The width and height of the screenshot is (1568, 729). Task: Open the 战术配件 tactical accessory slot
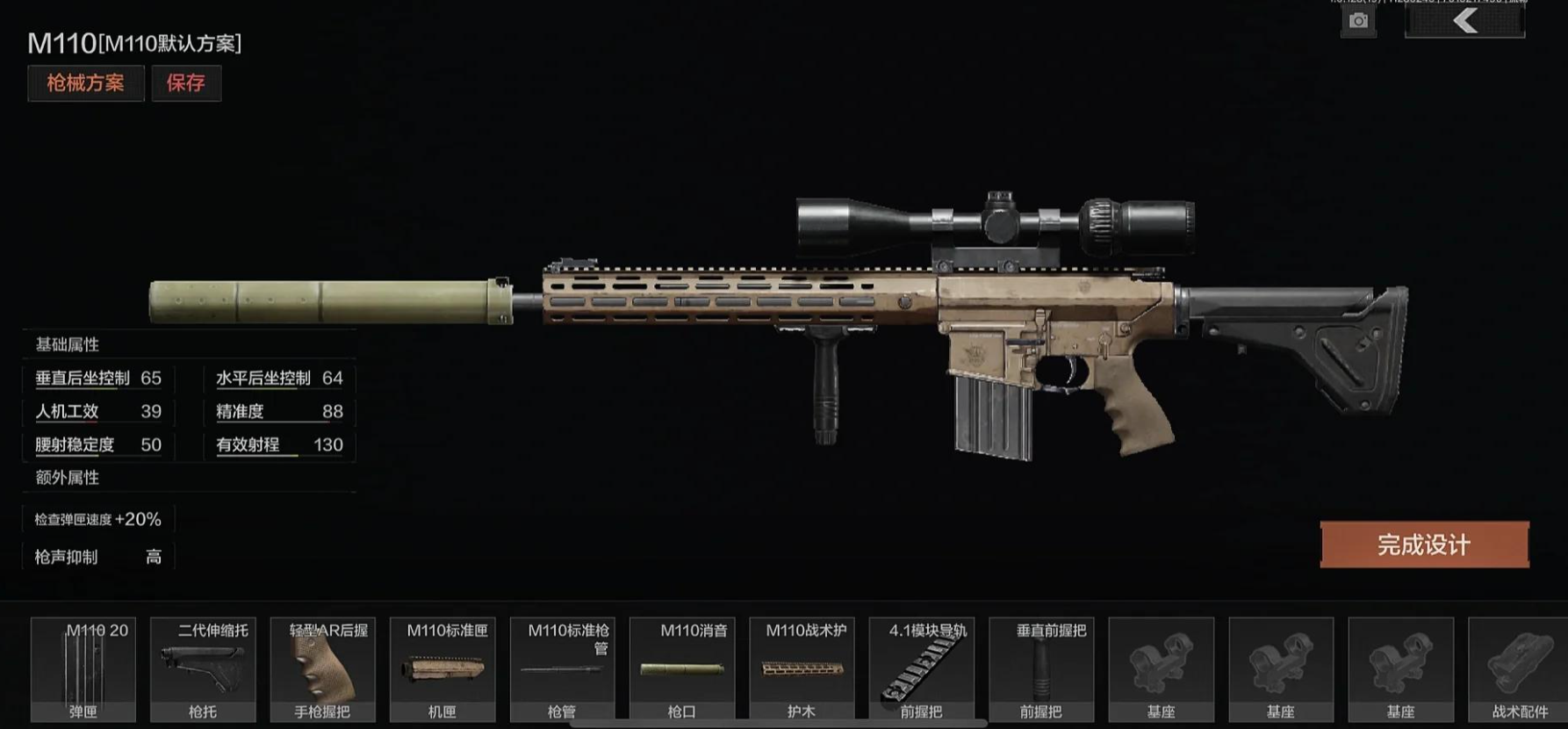tap(1519, 669)
